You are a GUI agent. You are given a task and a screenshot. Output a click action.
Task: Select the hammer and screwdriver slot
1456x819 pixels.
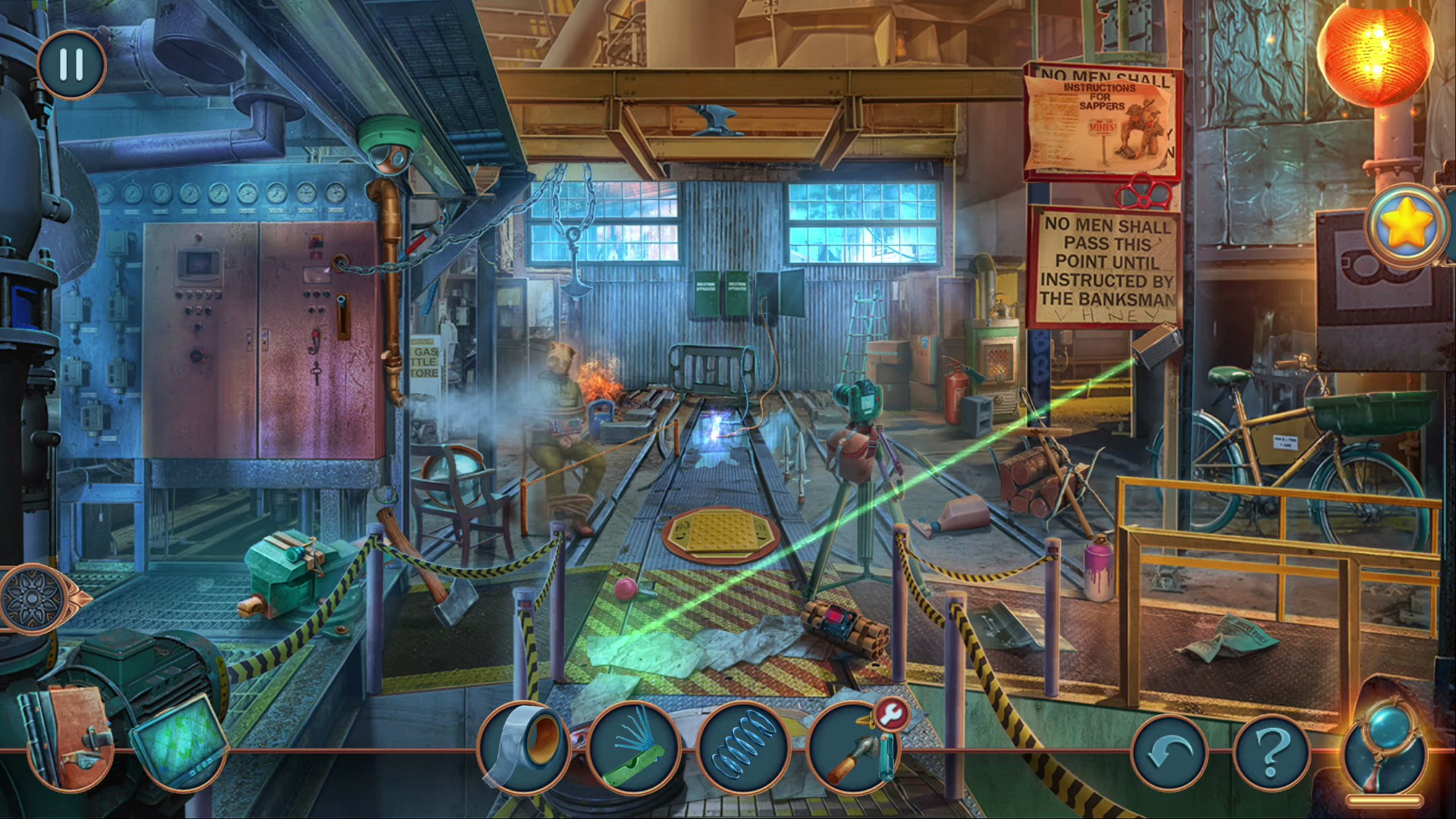point(852,751)
